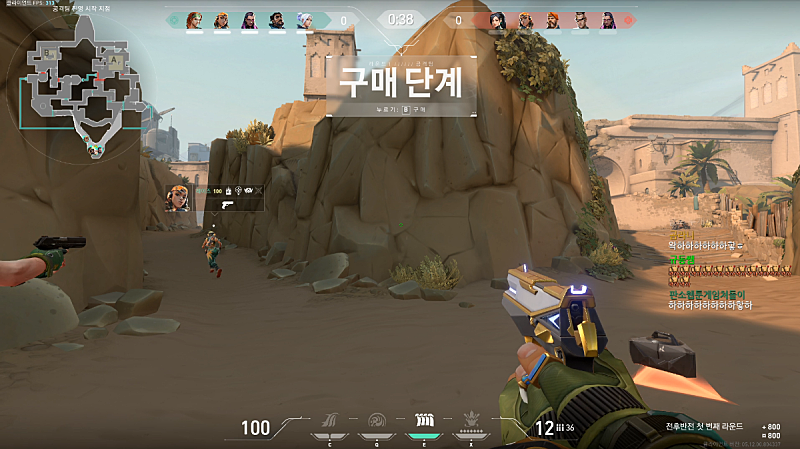Select the A site marker on the minimap
This screenshot has width=800, height=449.
(114, 59)
